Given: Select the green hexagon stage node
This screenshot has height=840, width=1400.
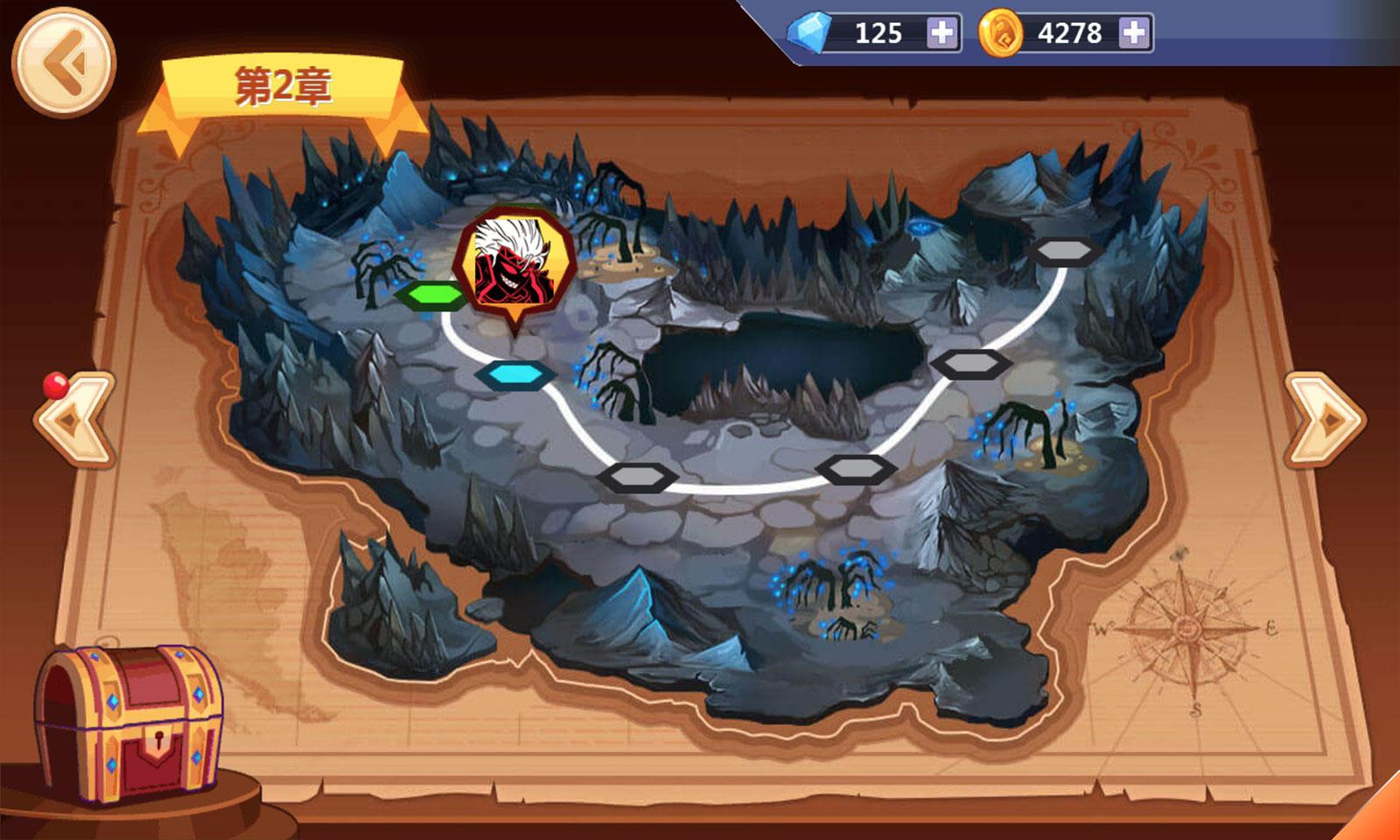Looking at the screenshot, I should coord(431,296).
